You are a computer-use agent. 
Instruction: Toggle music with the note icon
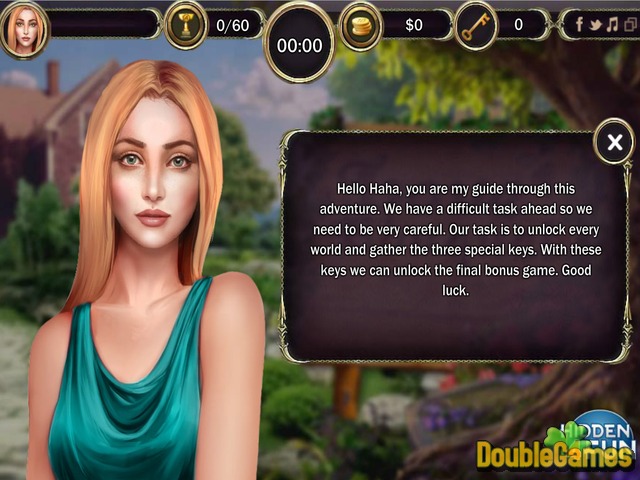[x=610, y=24]
